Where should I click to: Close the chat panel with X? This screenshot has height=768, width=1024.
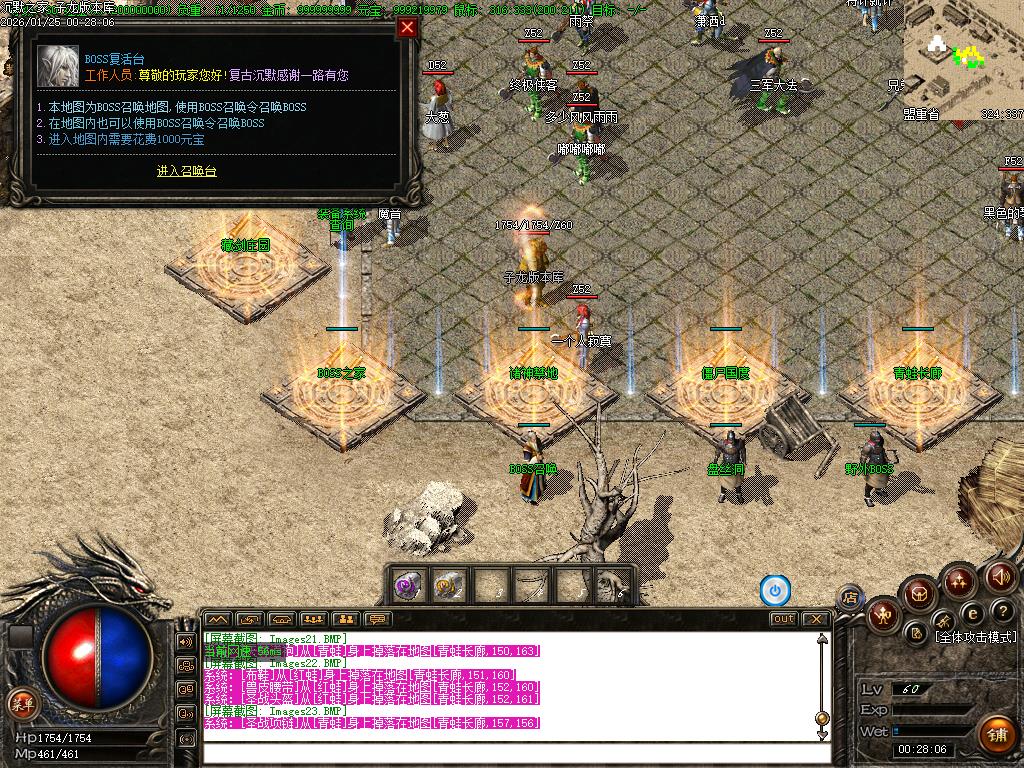click(x=817, y=619)
